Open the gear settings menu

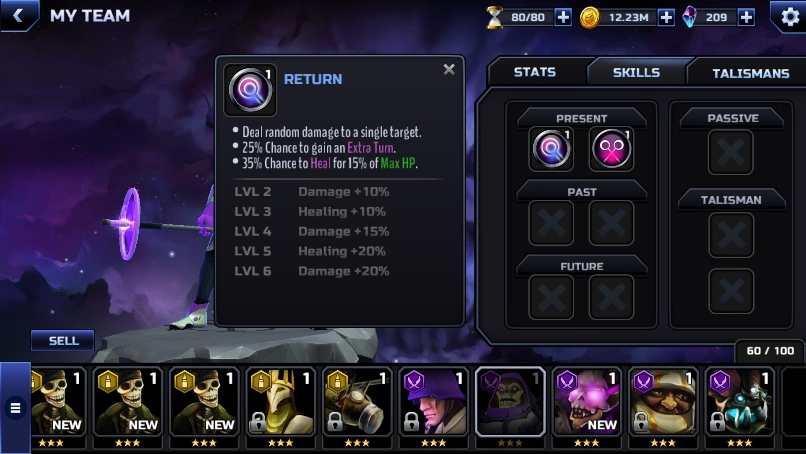coord(787,17)
